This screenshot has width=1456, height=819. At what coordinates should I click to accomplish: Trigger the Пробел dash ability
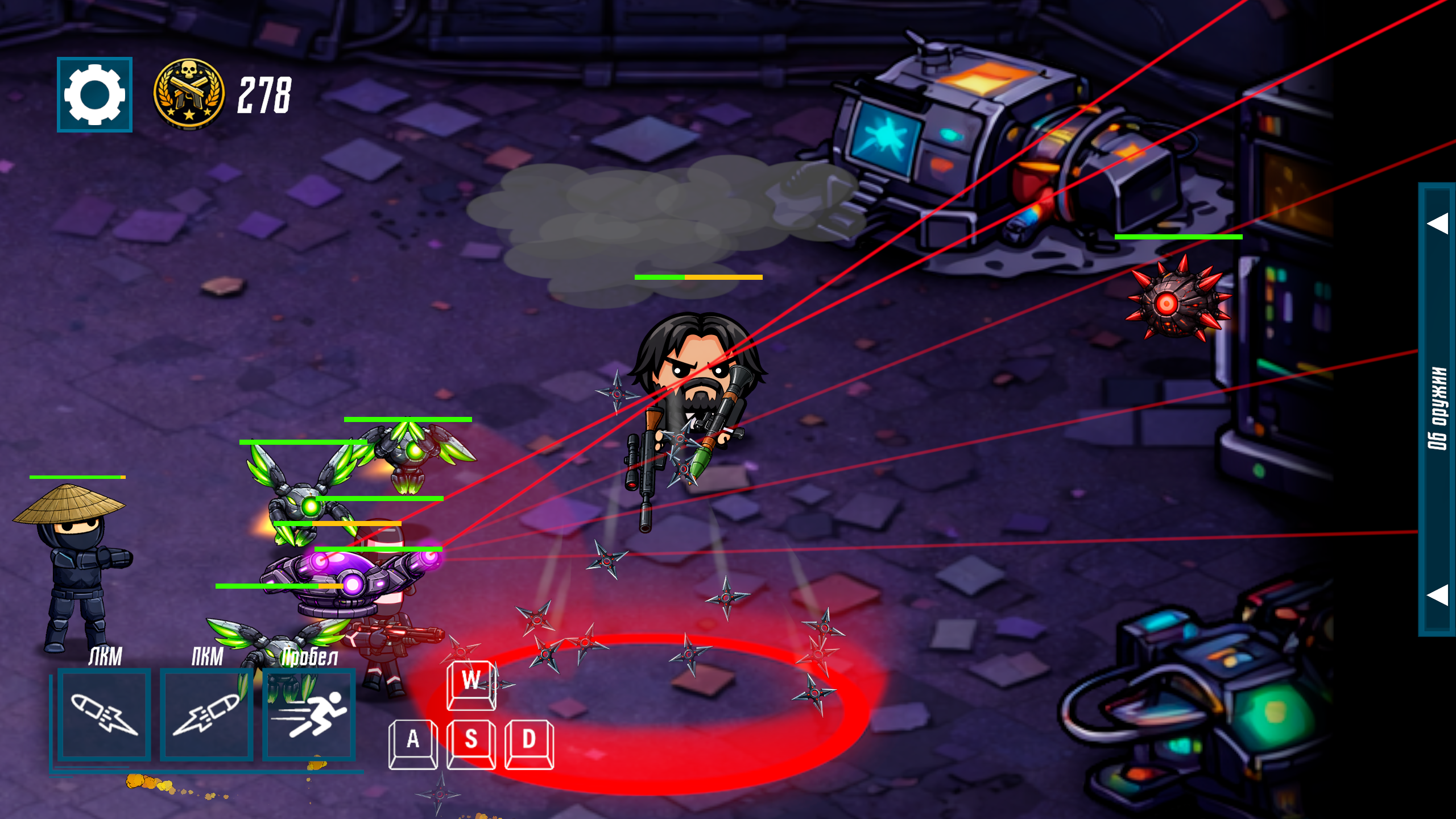(x=309, y=715)
